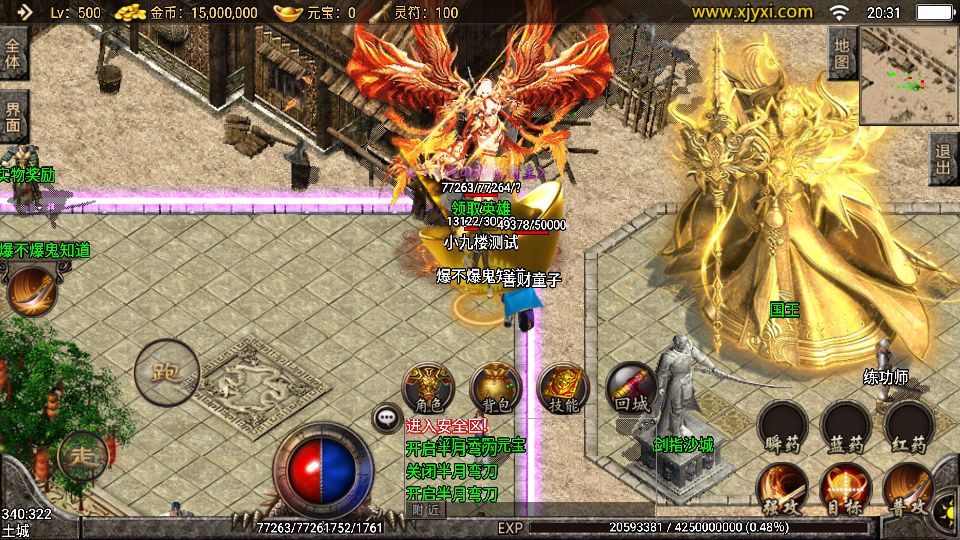Image resolution: width=960 pixels, height=540 pixels.
Task: Use the 回城 return-to-town scroll
Action: coord(631,387)
